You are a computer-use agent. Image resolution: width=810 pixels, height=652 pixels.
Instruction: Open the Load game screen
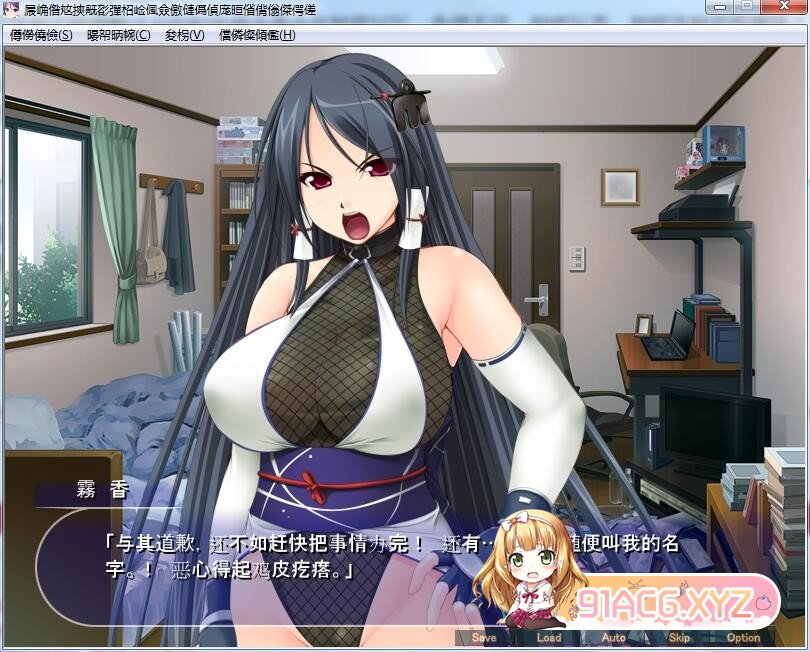(549, 637)
